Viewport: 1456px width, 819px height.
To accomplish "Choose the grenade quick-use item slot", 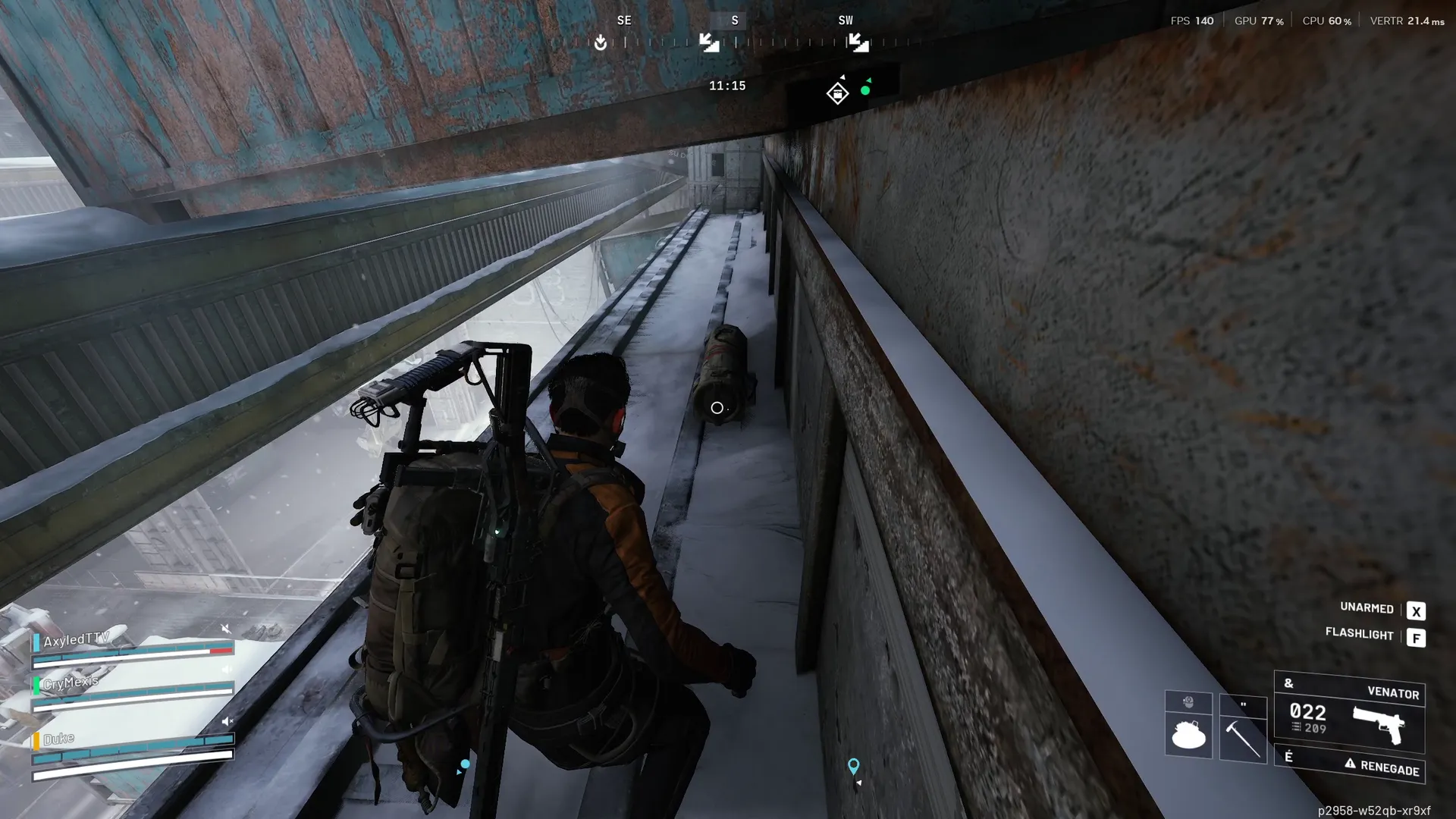I will [1188, 733].
